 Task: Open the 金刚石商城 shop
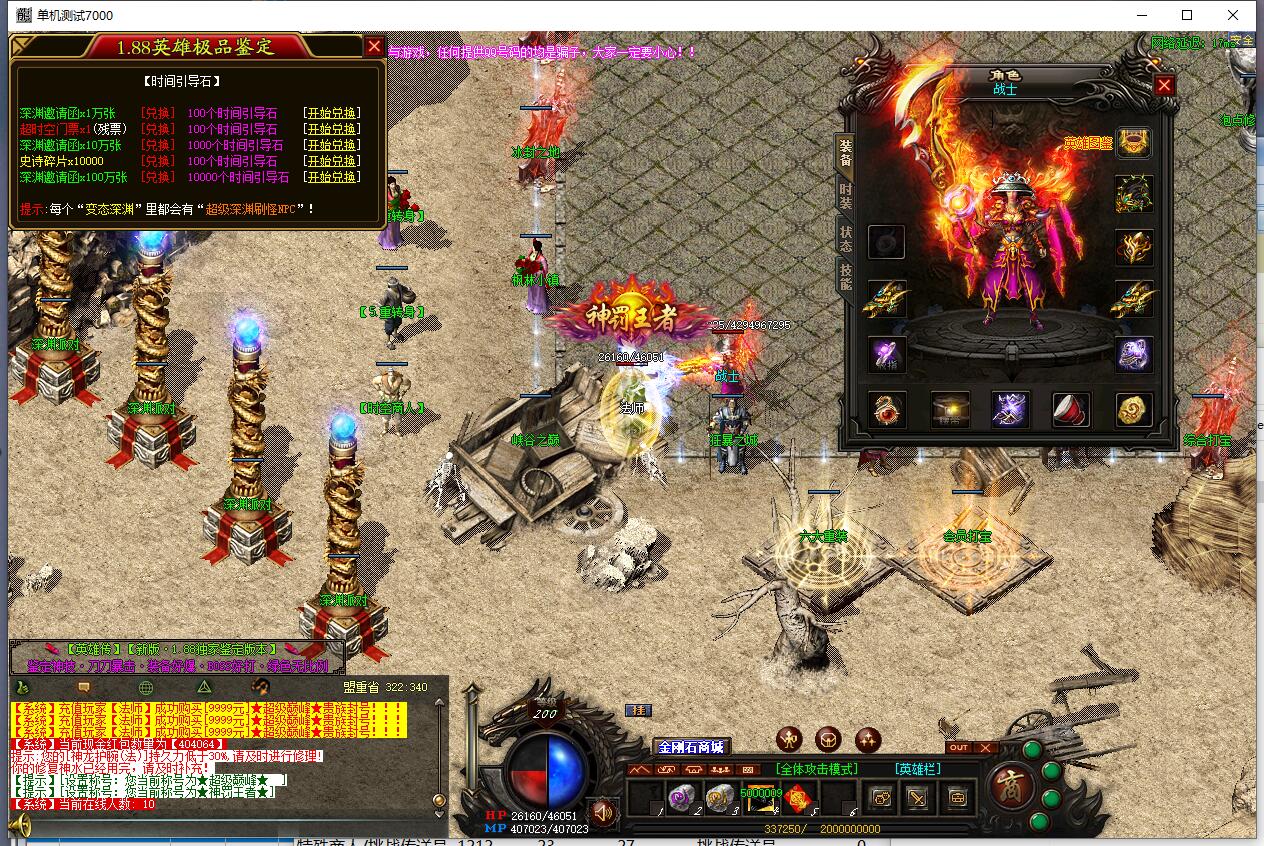point(690,747)
